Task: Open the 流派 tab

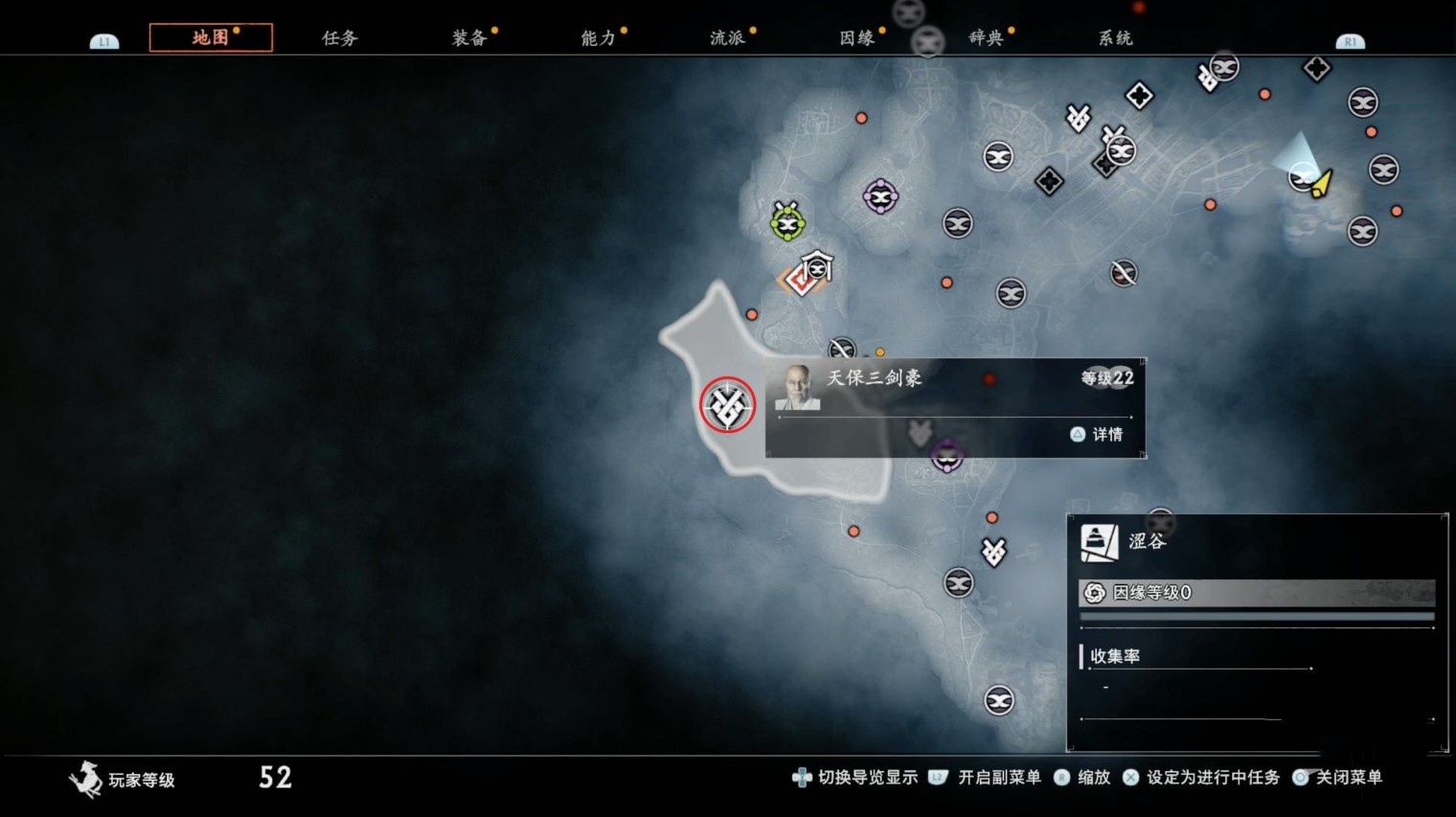Action: (727, 38)
